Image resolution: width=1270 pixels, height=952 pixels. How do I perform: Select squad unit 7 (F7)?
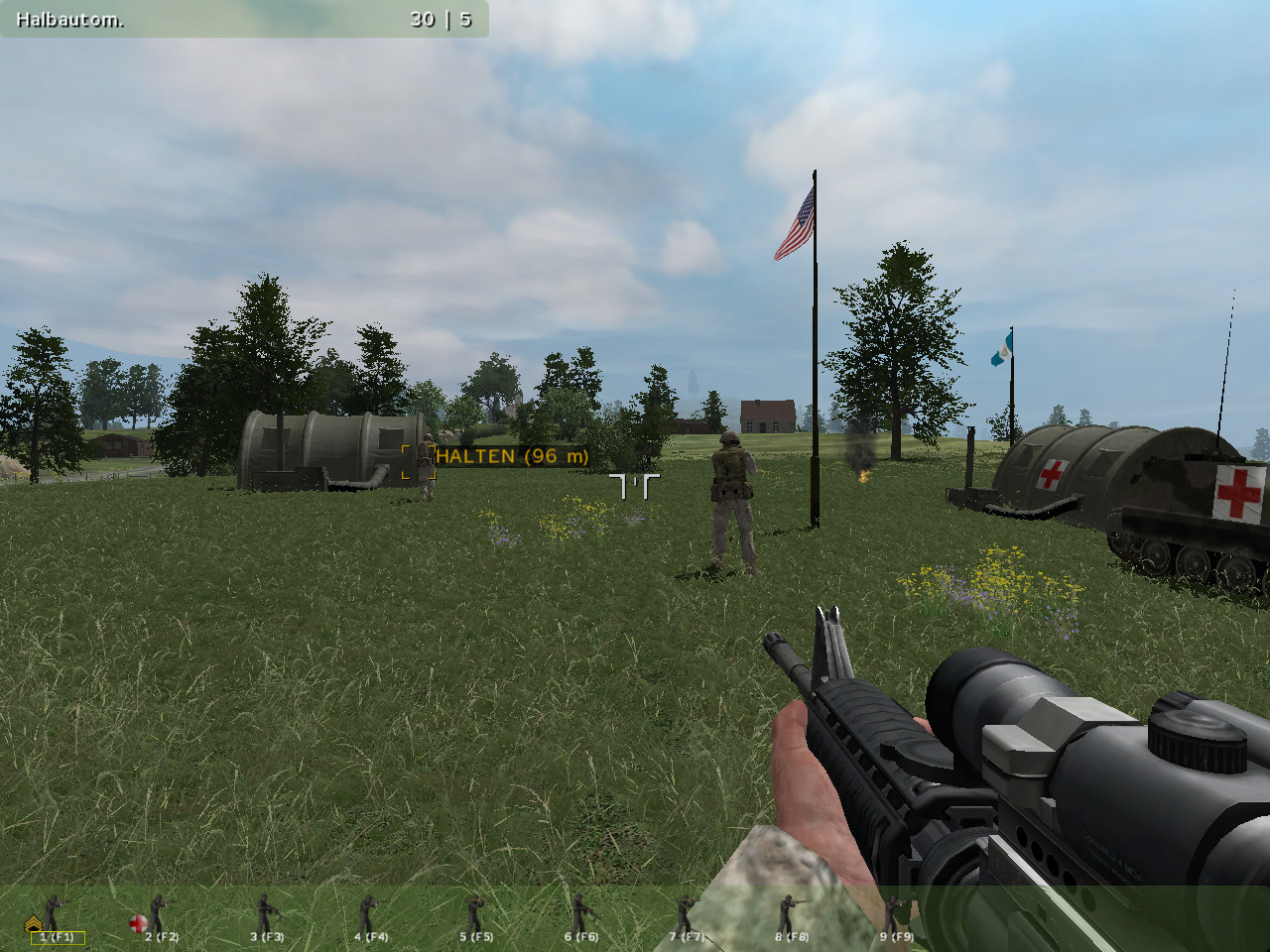tap(685, 918)
